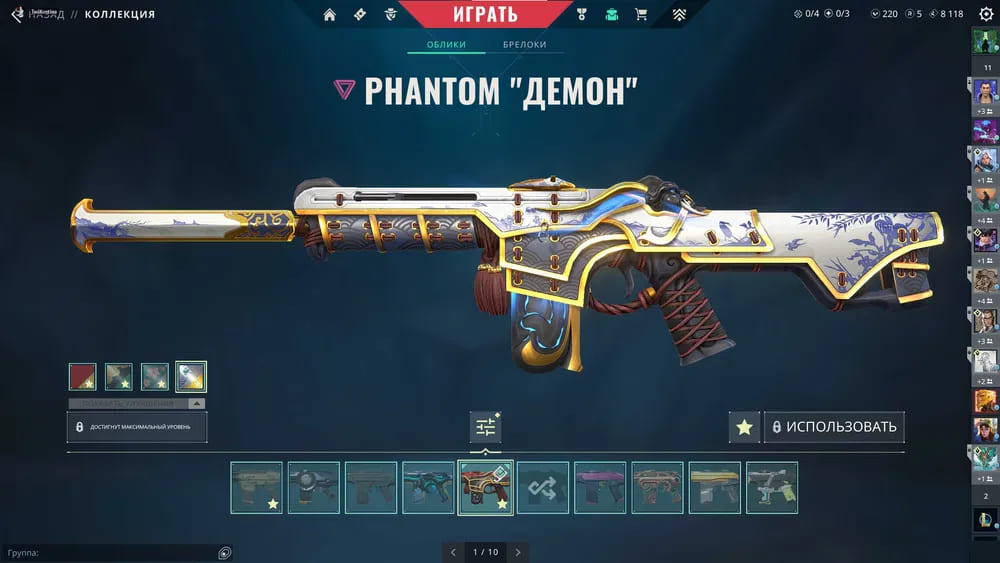Open the home screen icon

click(x=330, y=15)
